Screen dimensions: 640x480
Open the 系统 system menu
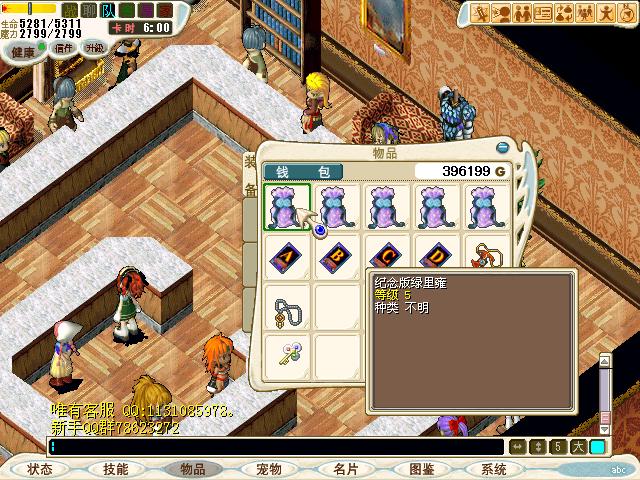[494, 469]
